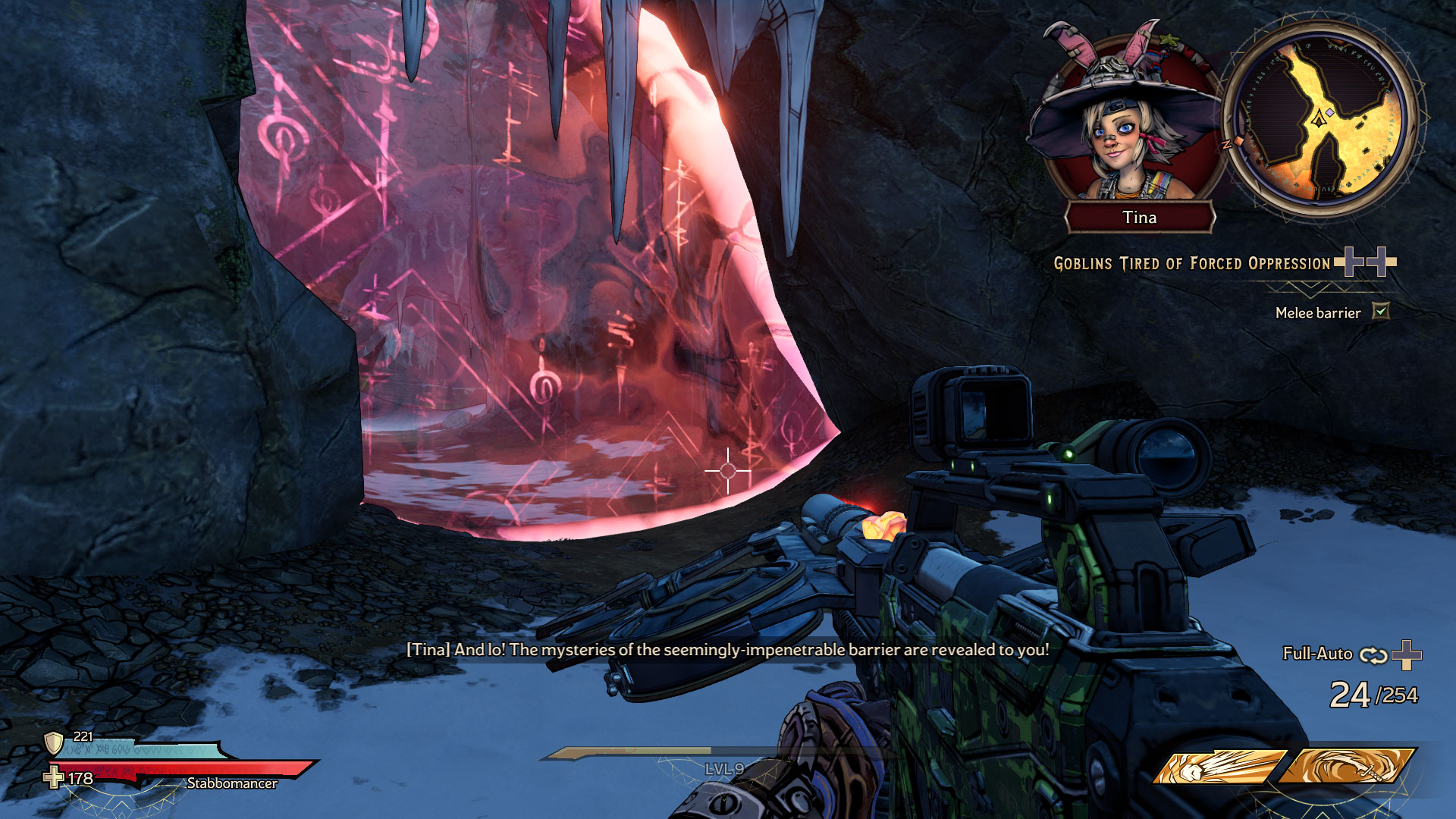Activate the right golden swirl spell icon
Image resolution: width=1456 pixels, height=819 pixels.
[1347, 767]
